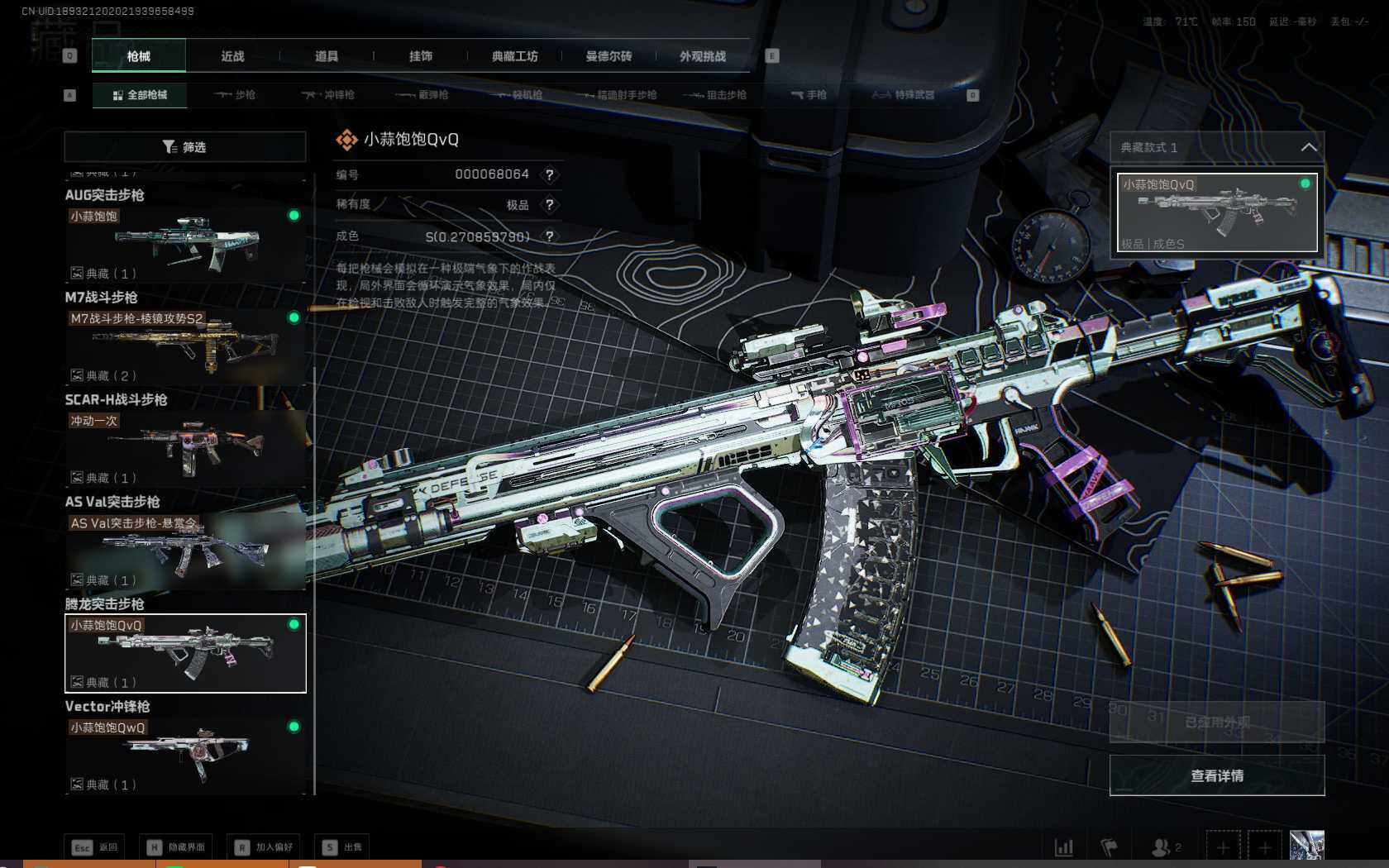Collapse the 典藏款式 1 dropdown

coord(1308,147)
